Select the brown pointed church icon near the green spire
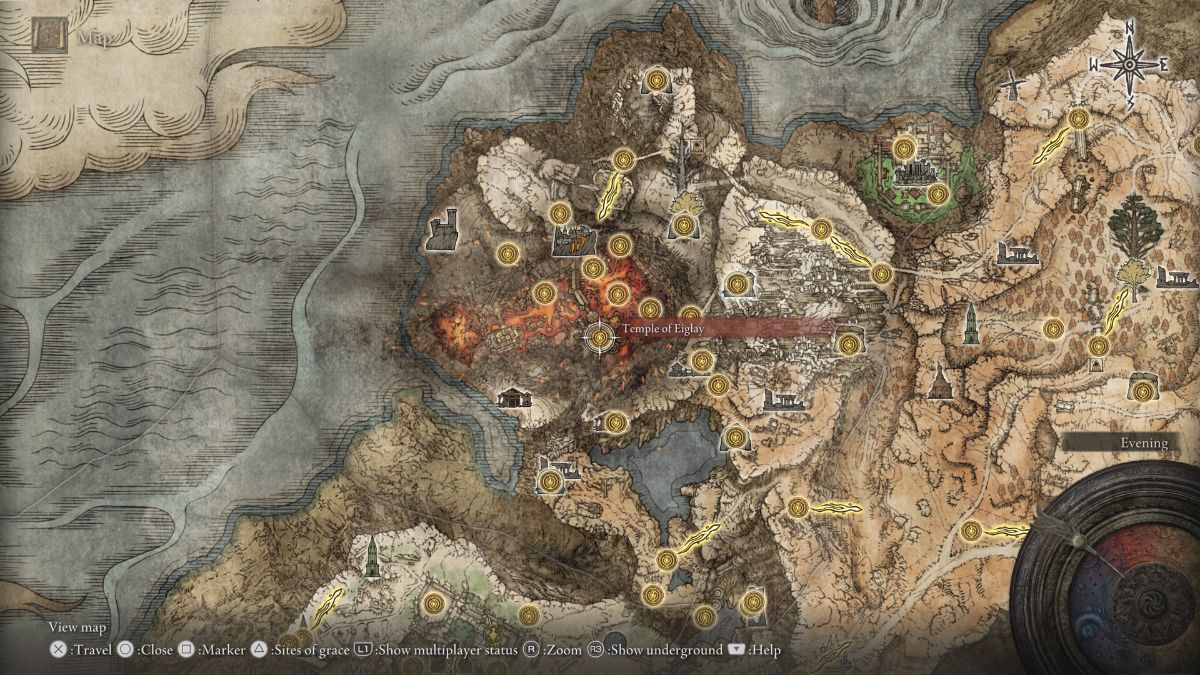 (x=941, y=380)
